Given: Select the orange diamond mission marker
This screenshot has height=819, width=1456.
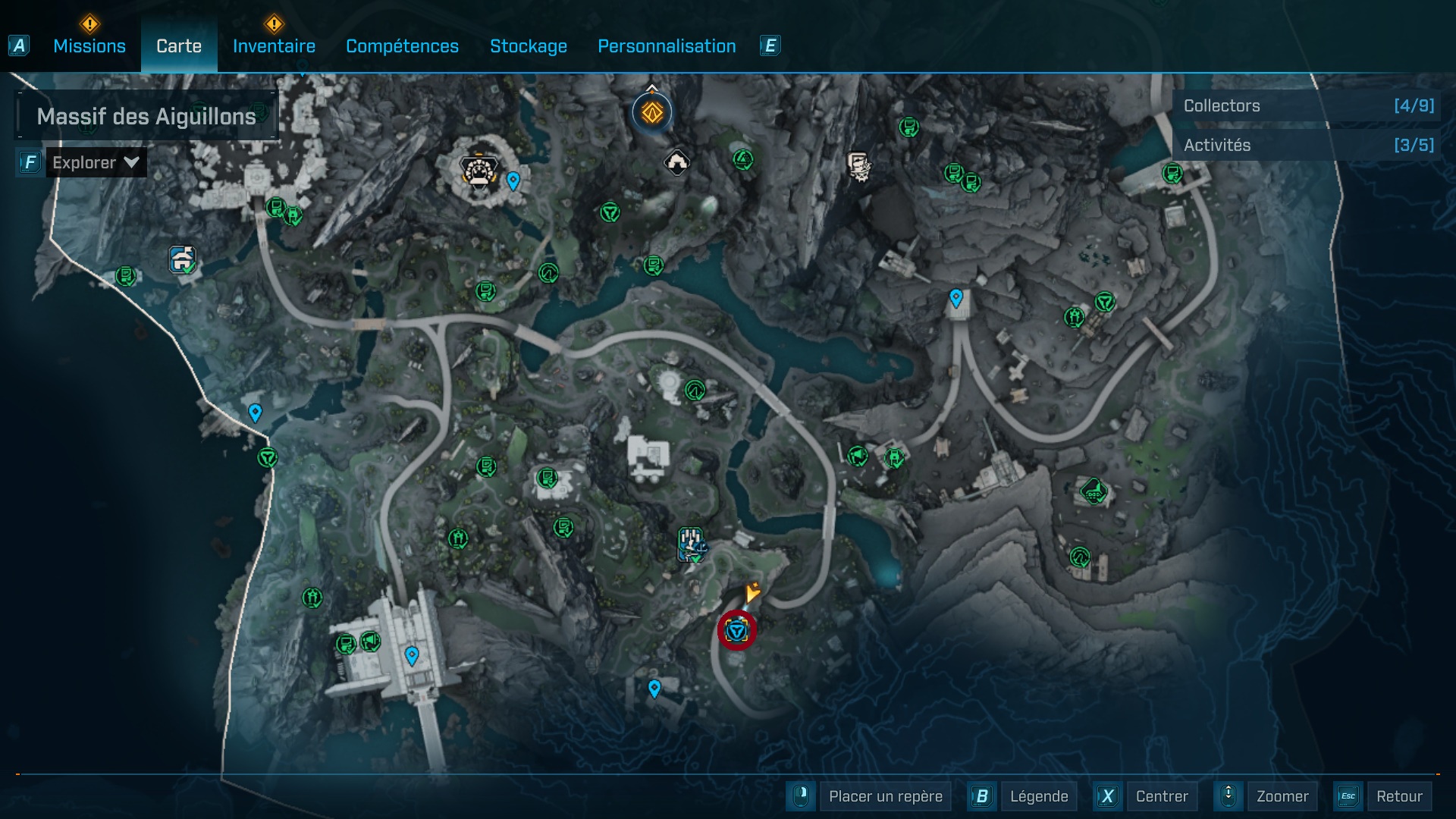Looking at the screenshot, I should [652, 113].
